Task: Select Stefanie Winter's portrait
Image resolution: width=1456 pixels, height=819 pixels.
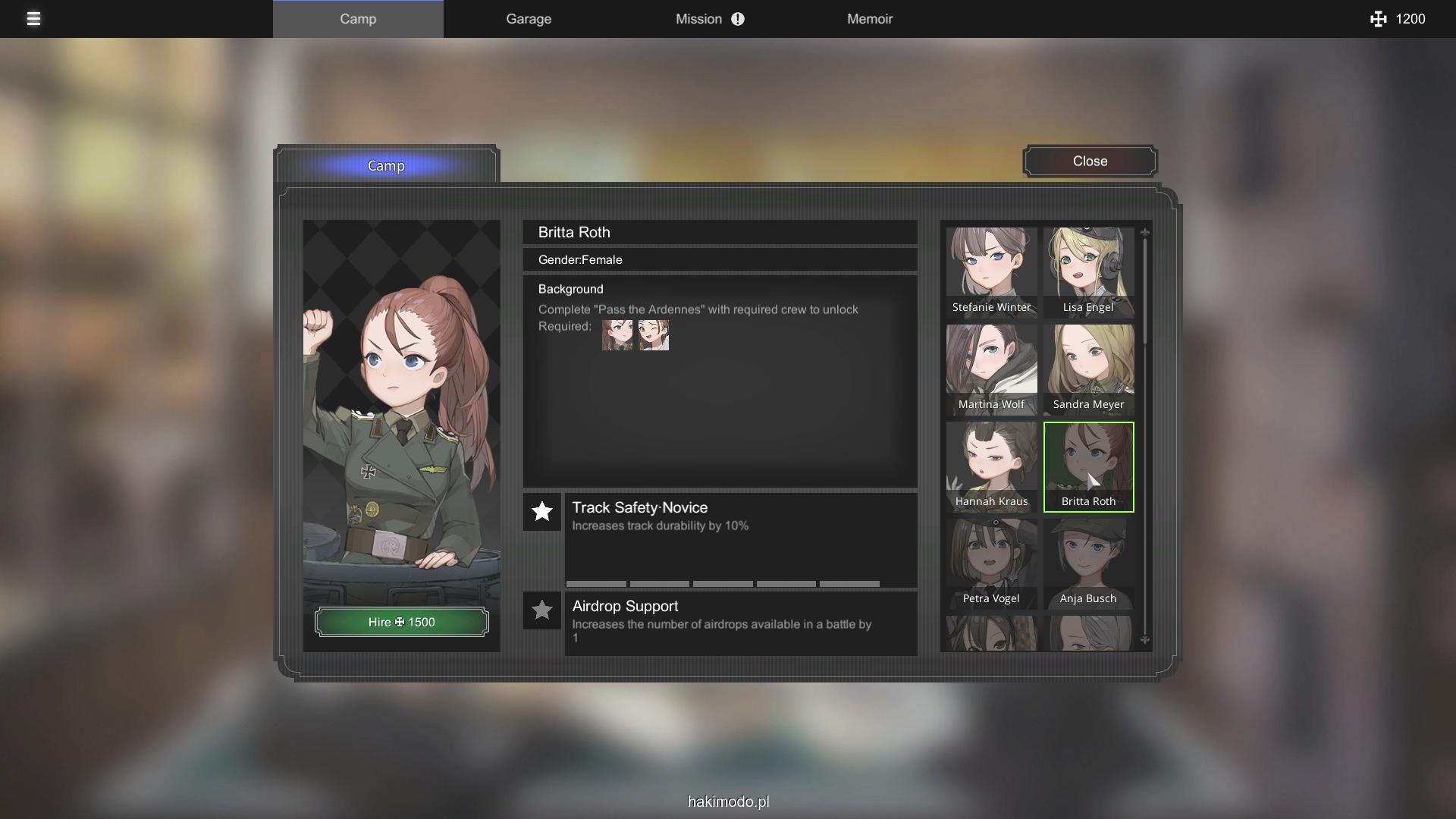Action: tap(991, 271)
